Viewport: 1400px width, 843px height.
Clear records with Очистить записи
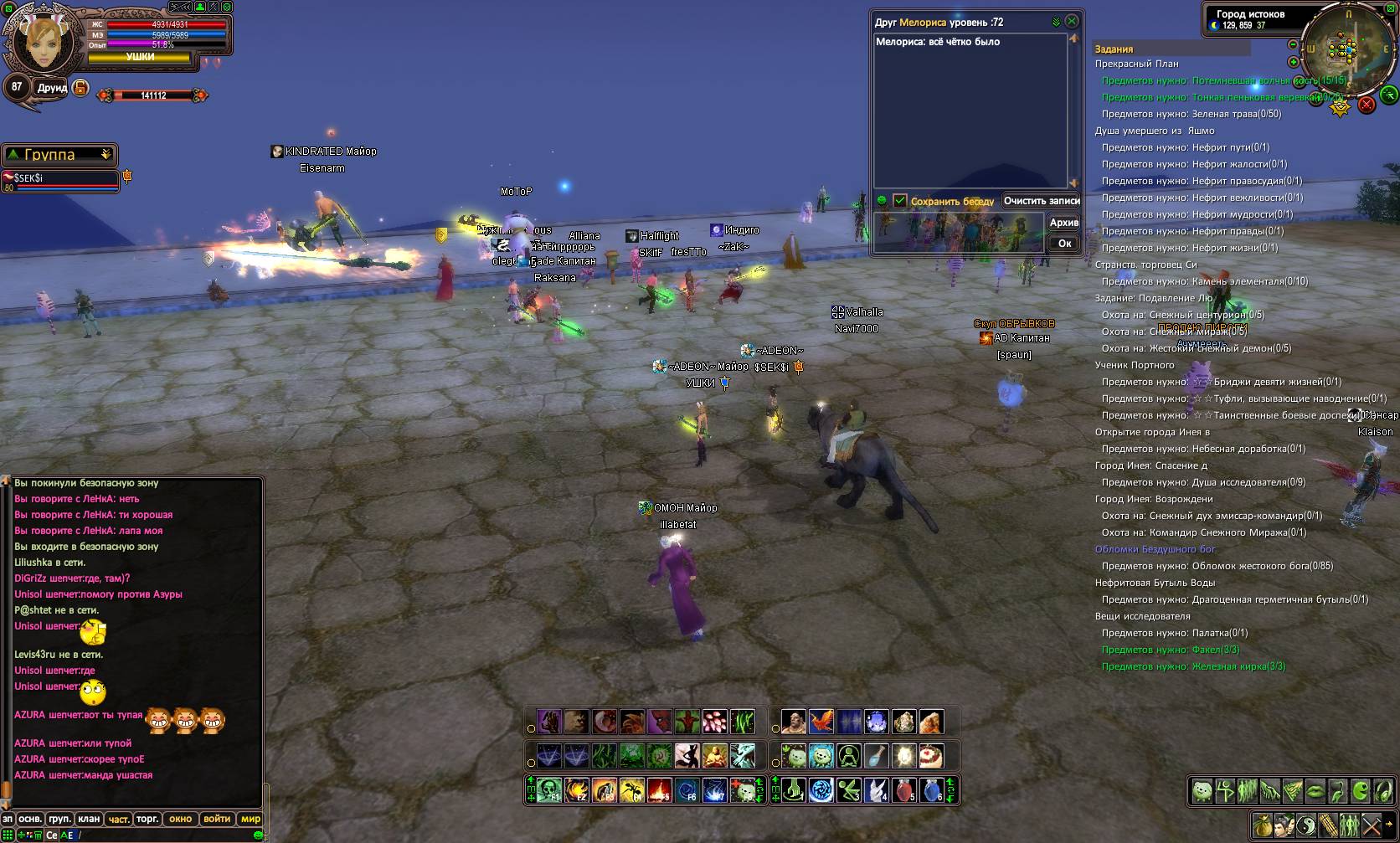pos(1042,201)
